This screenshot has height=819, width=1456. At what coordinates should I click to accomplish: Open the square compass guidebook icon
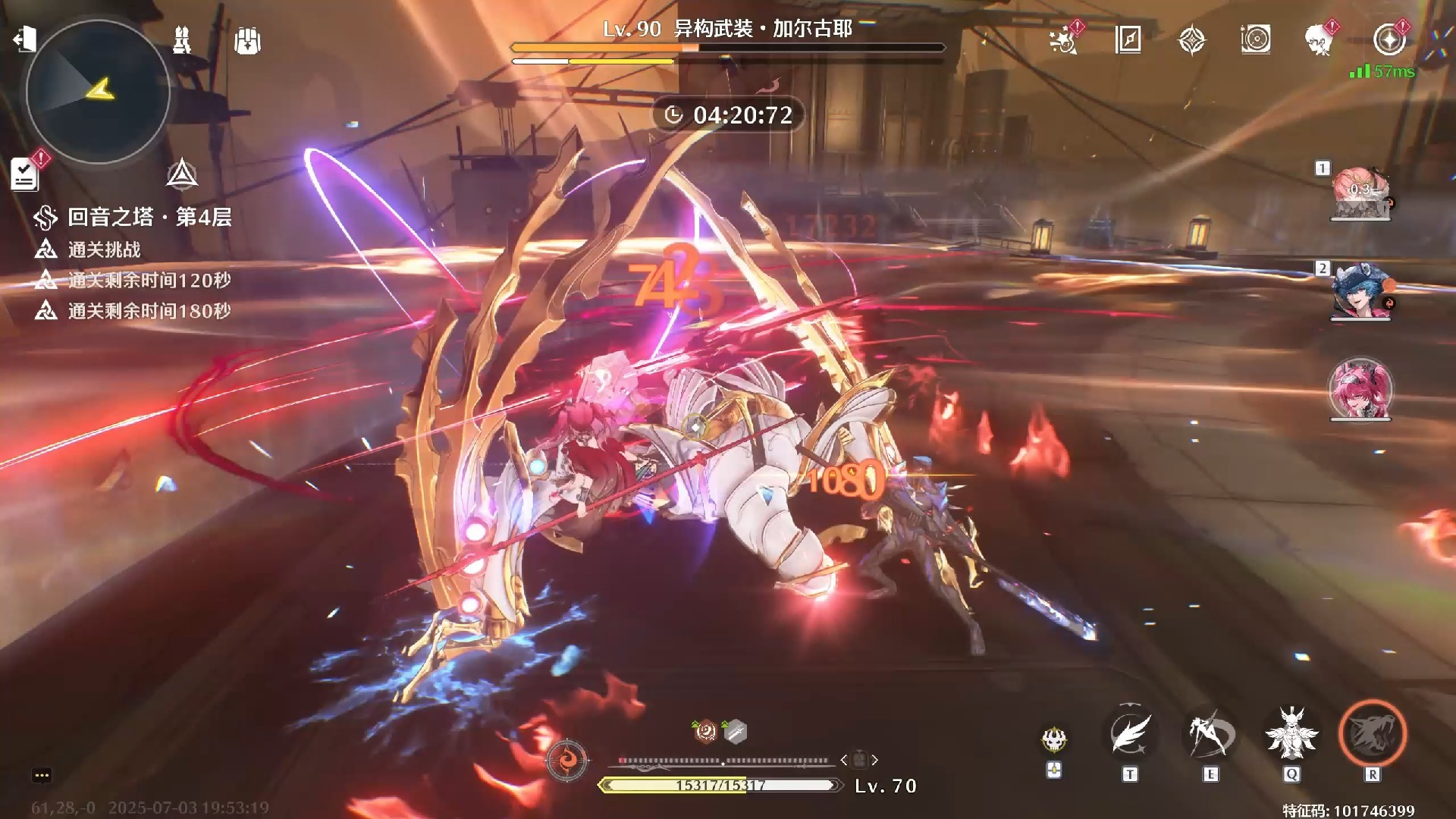click(x=1128, y=39)
